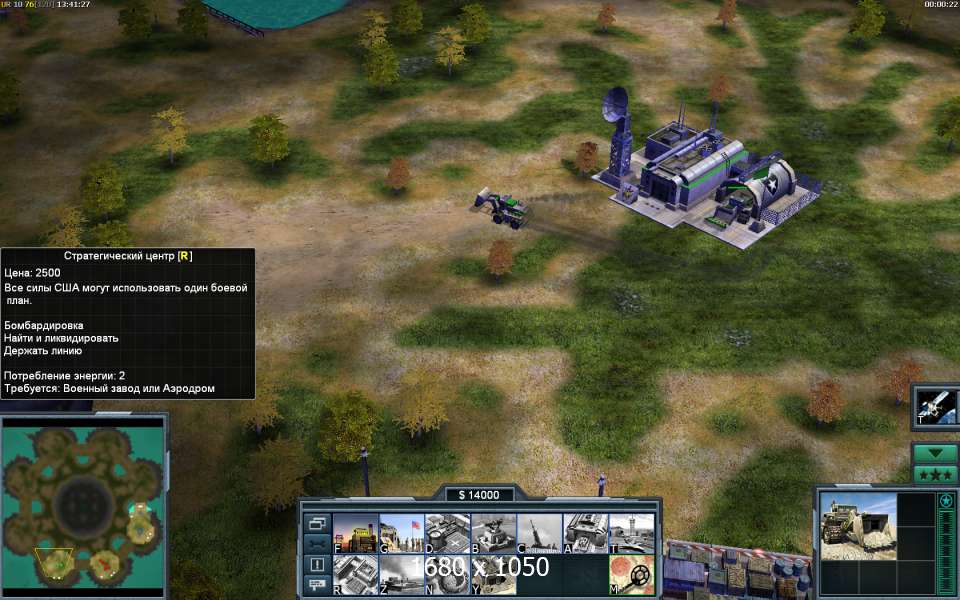Click the selected dozer portrait
This screenshot has height=600, width=960.
click(857, 527)
